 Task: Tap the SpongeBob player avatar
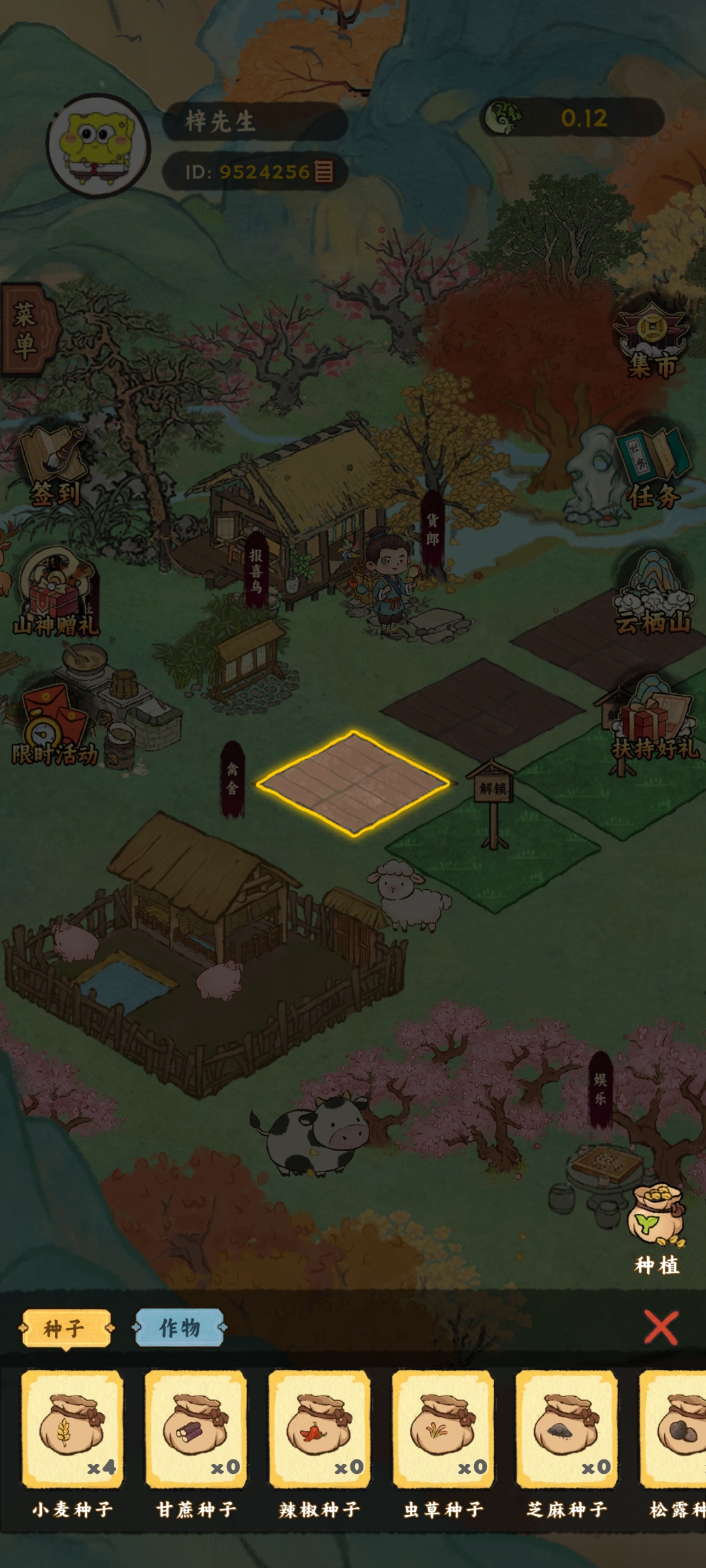pyautogui.click(x=98, y=145)
